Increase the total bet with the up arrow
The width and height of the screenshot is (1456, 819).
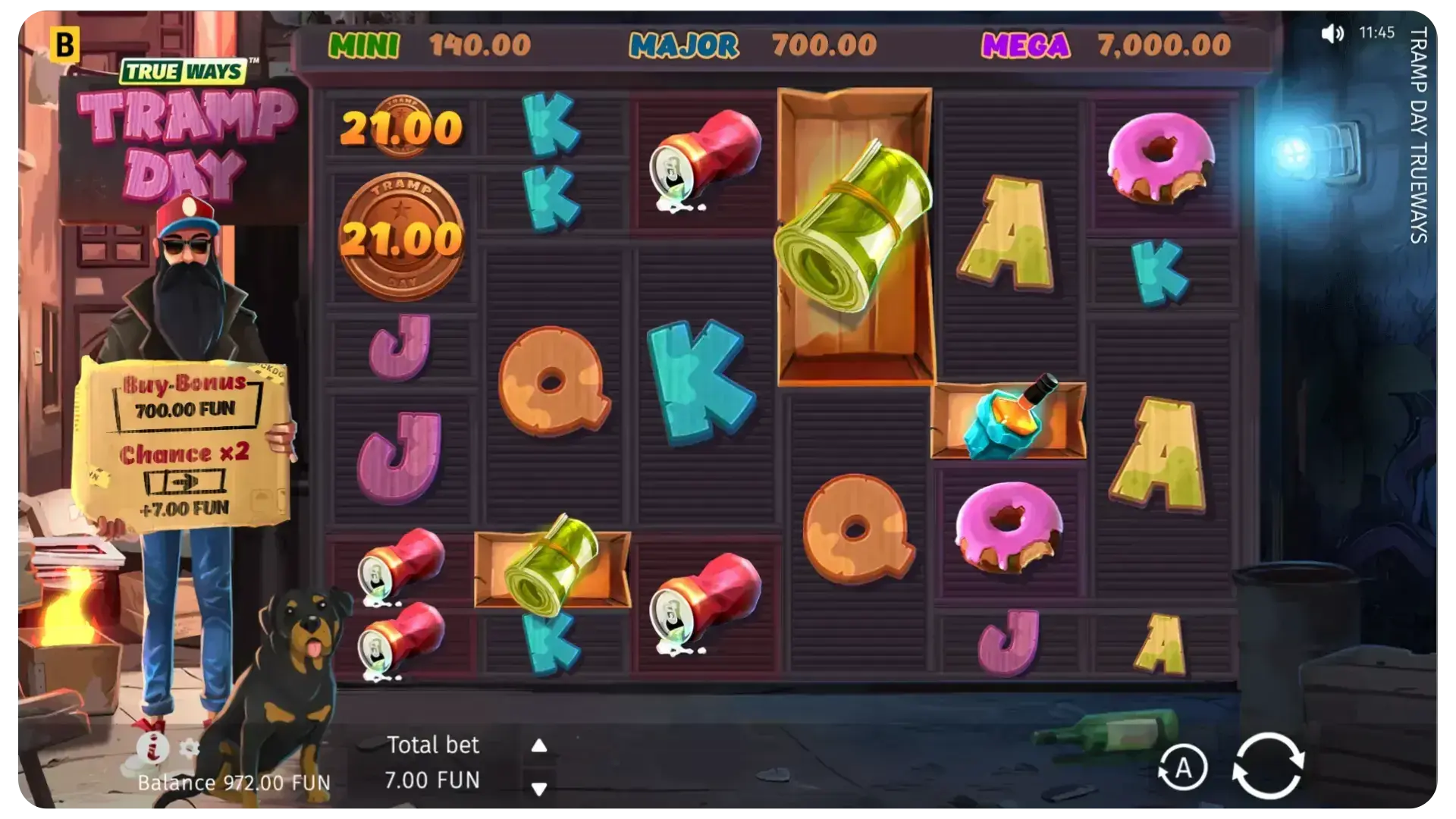click(539, 746)
